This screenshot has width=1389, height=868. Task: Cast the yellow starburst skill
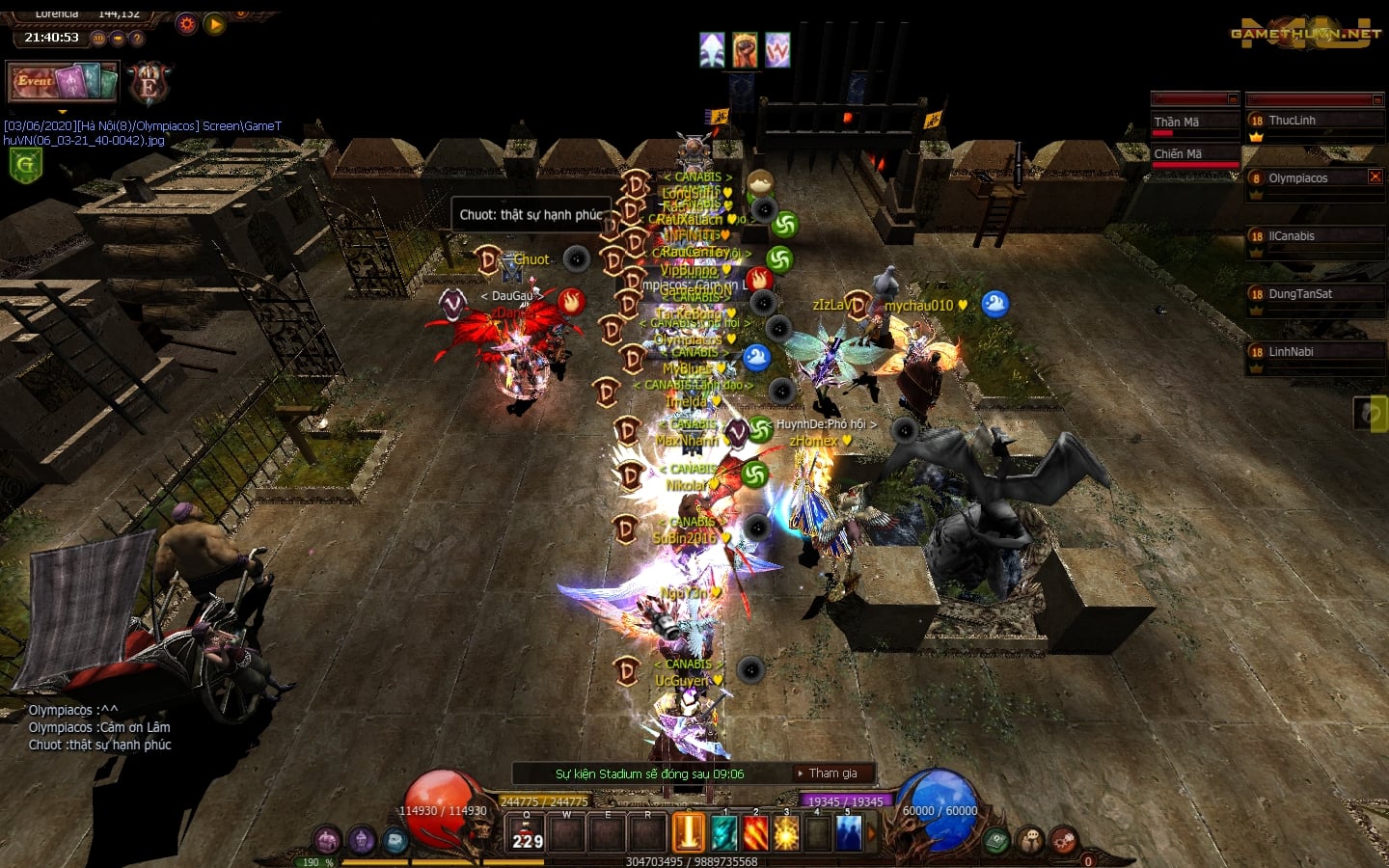(x=787, y=833)
